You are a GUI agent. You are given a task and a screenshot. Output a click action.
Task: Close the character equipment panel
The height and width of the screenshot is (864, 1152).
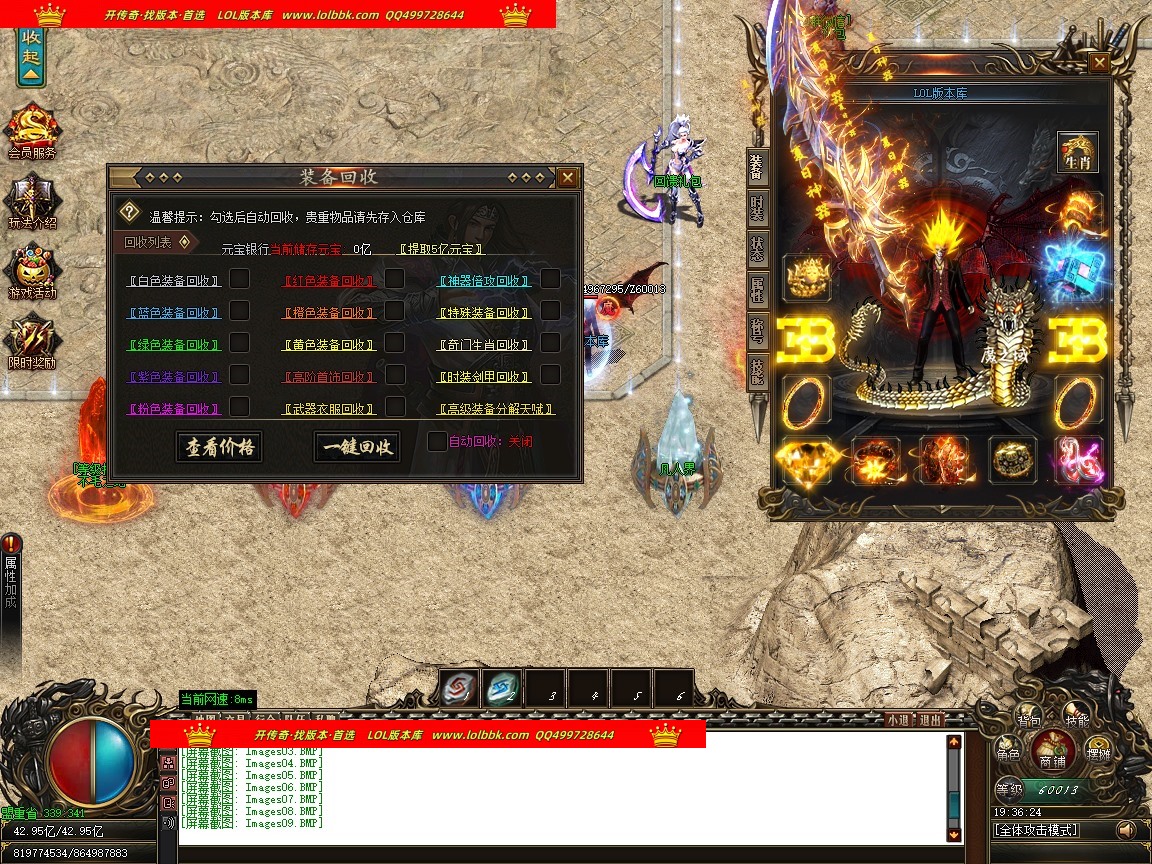click(x=1099, y=63)
